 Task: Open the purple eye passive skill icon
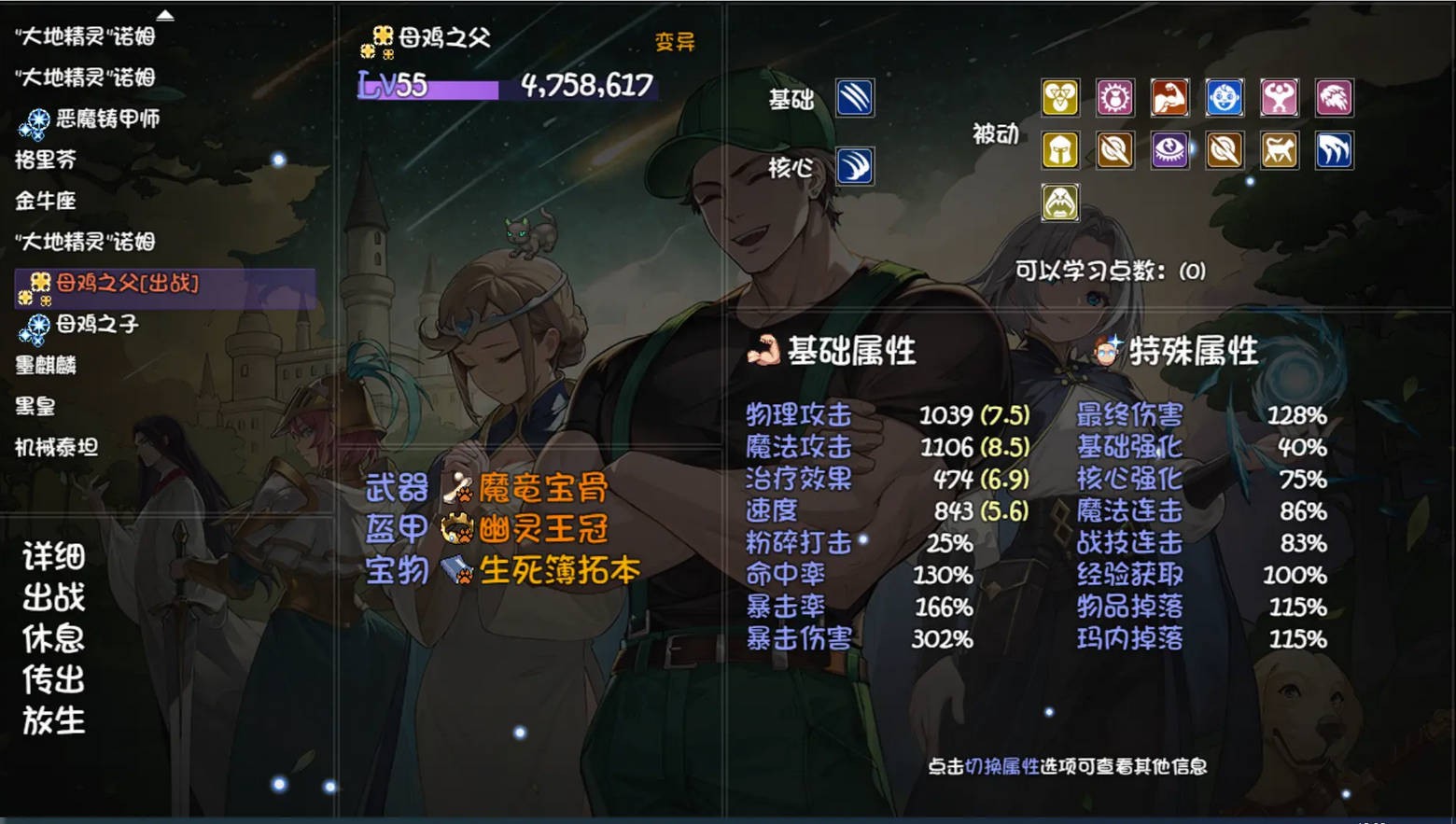(1169, 149)
